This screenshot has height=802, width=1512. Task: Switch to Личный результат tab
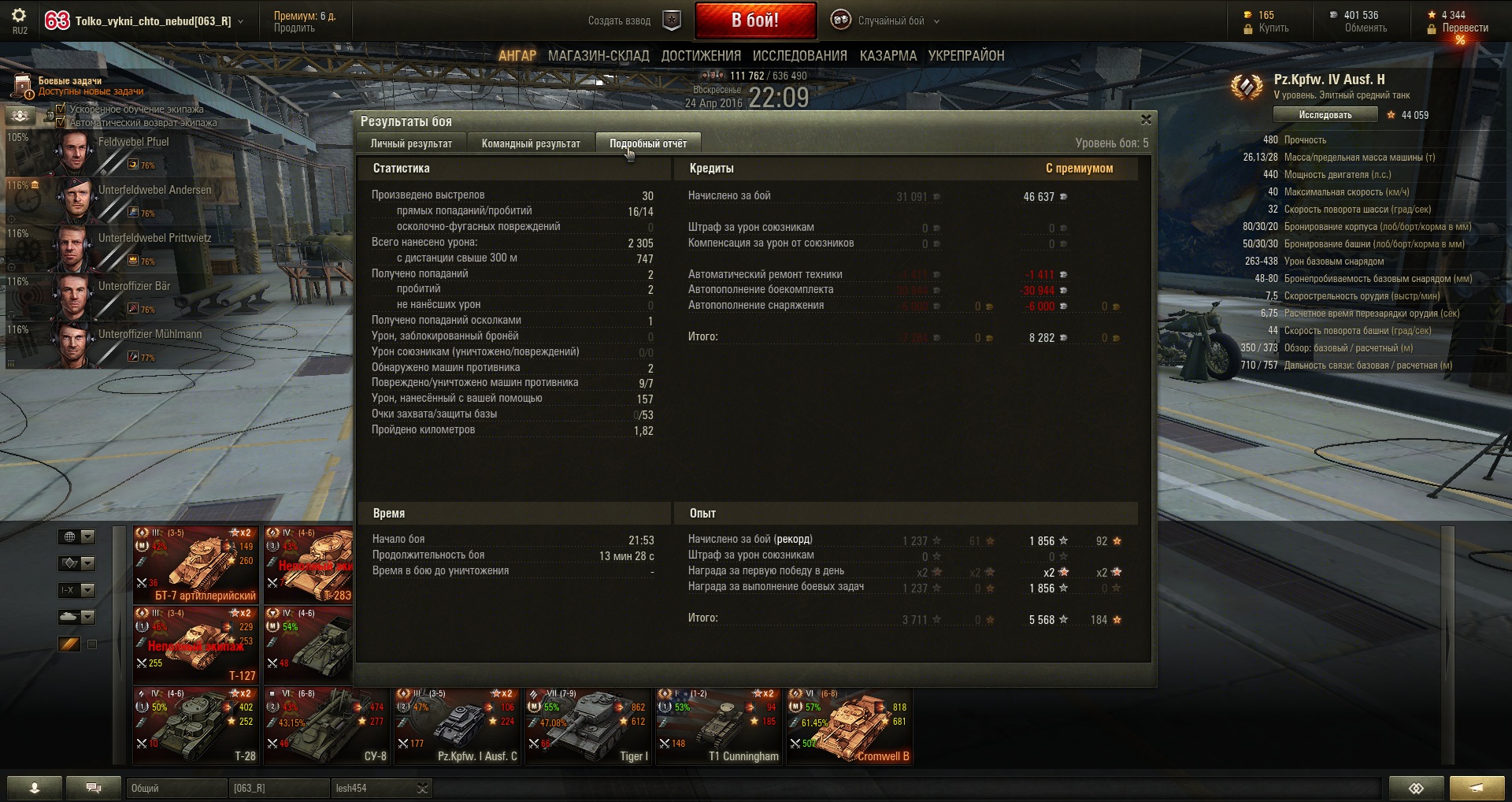tap(411, 143)
